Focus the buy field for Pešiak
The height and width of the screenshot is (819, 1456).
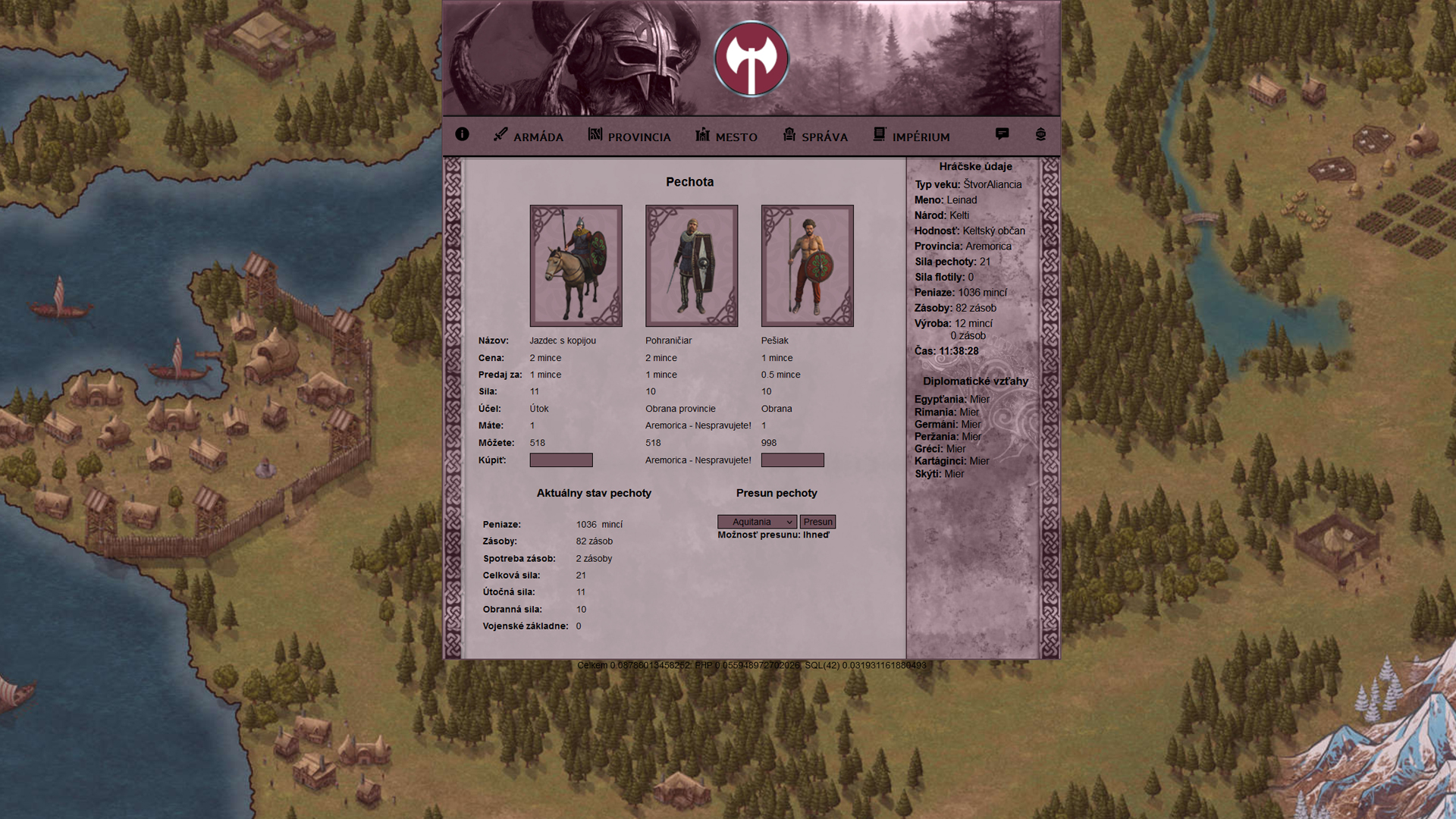click(x=792, y=460)
